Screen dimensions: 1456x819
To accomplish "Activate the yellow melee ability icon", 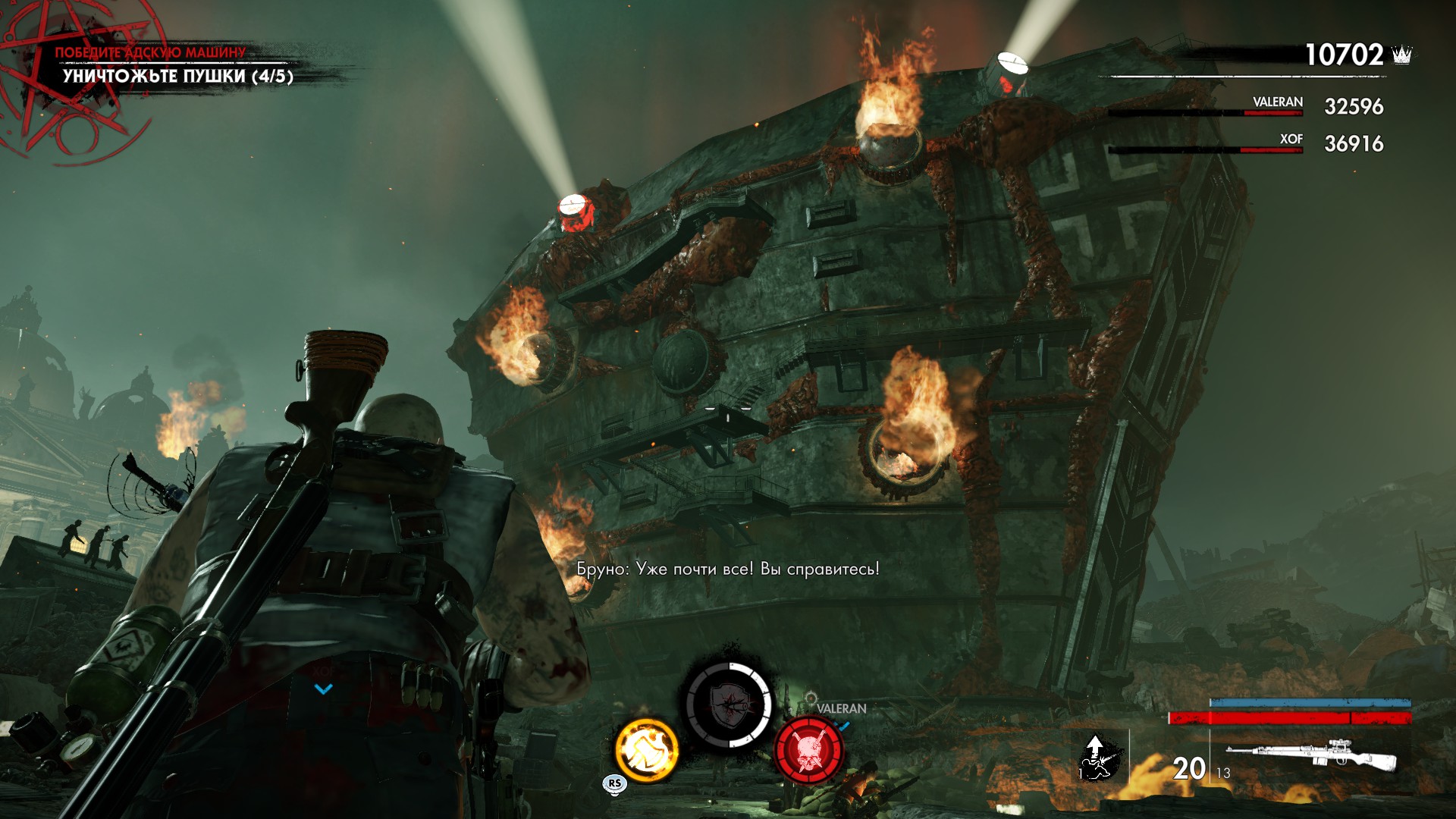I will coord(647,750).
